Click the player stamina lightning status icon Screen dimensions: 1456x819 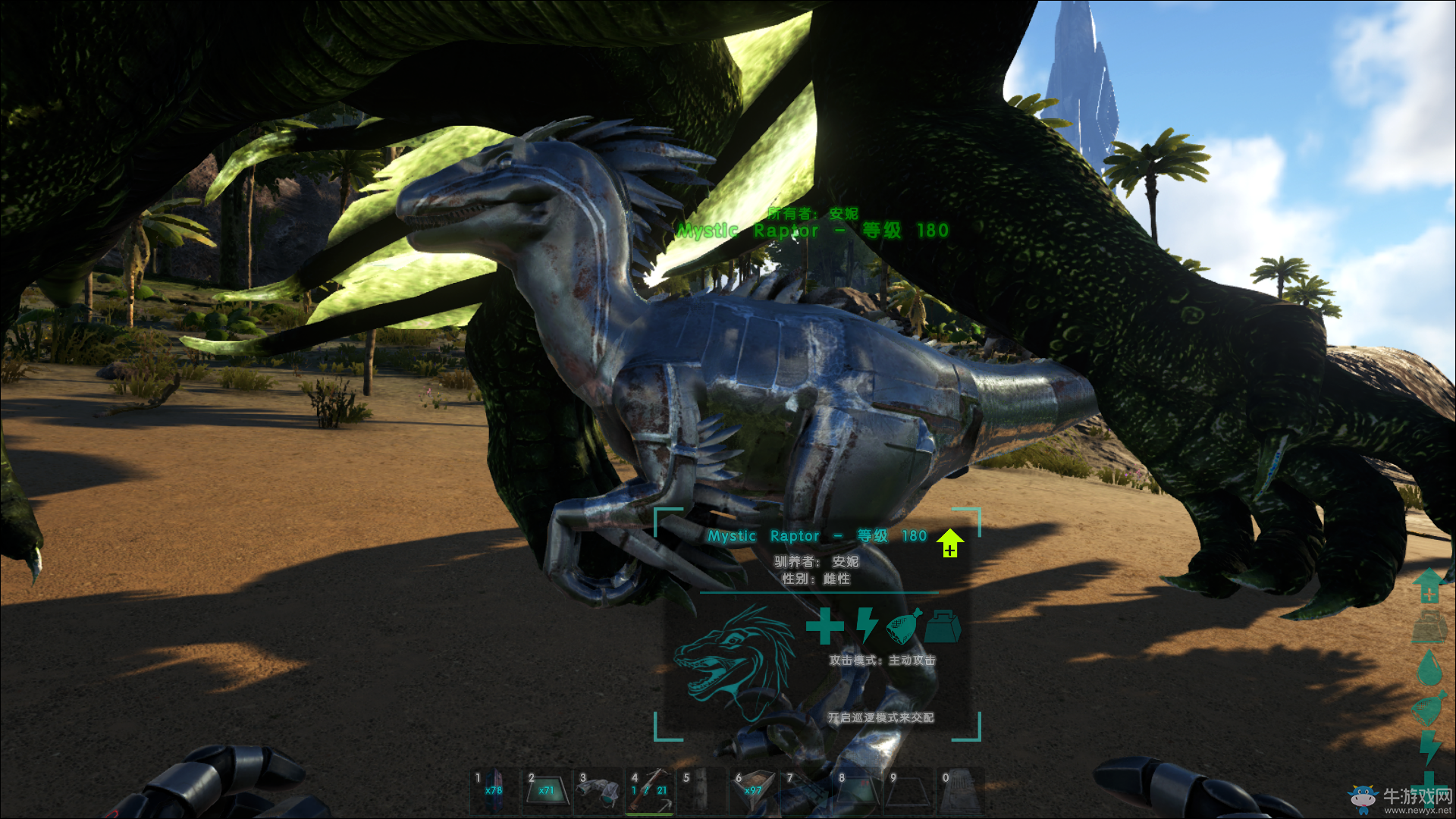[1429, 748]
